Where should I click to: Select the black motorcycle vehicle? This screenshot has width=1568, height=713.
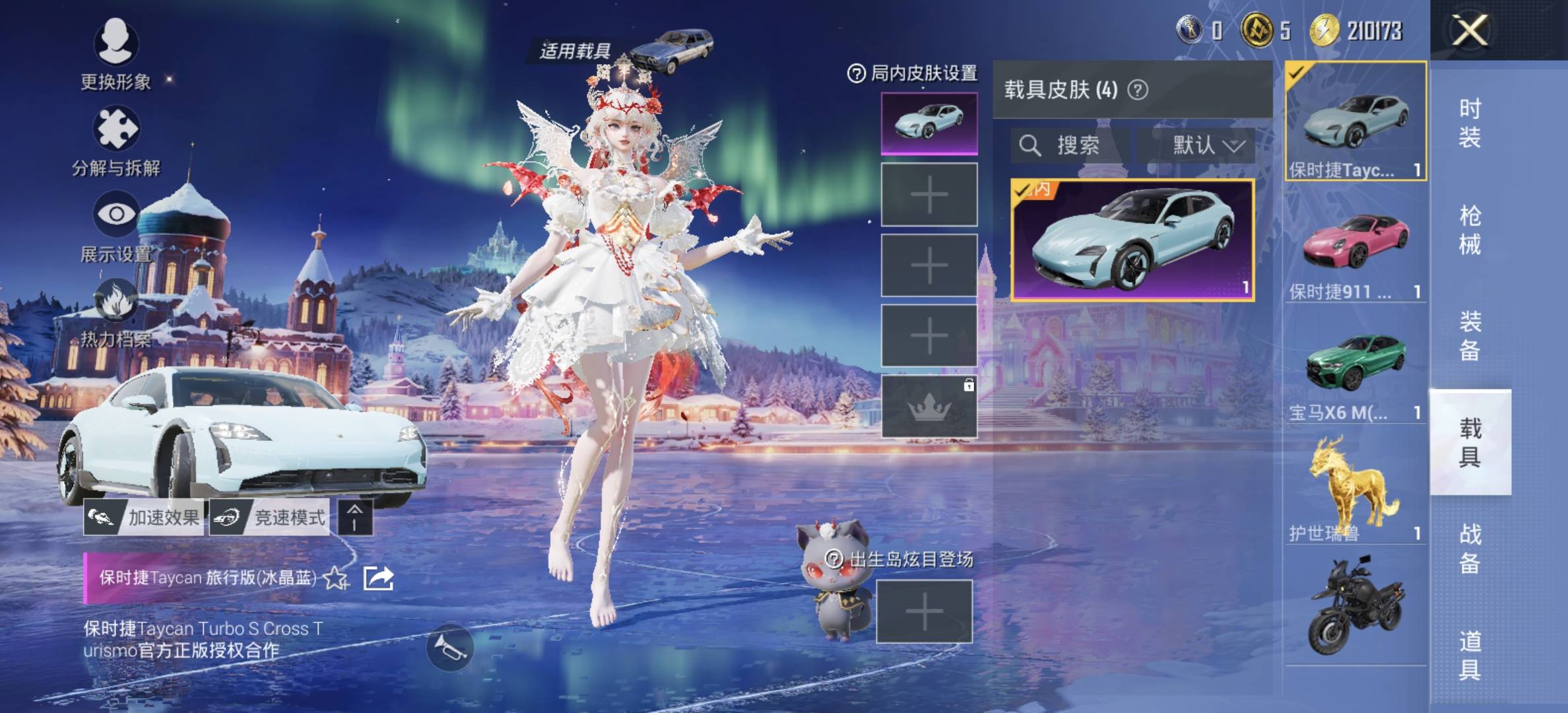(1356, 608)
